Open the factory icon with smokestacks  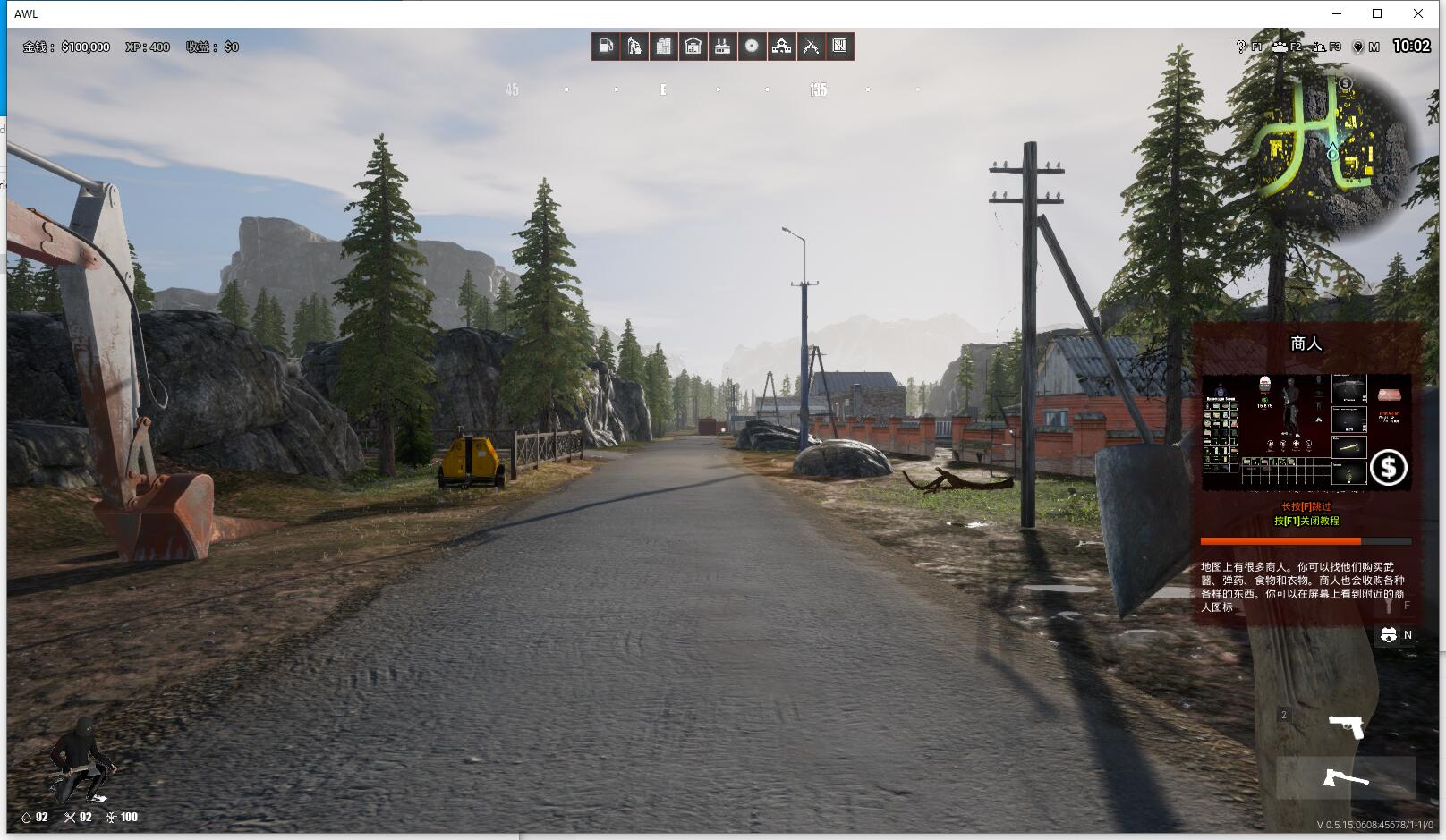722,47
